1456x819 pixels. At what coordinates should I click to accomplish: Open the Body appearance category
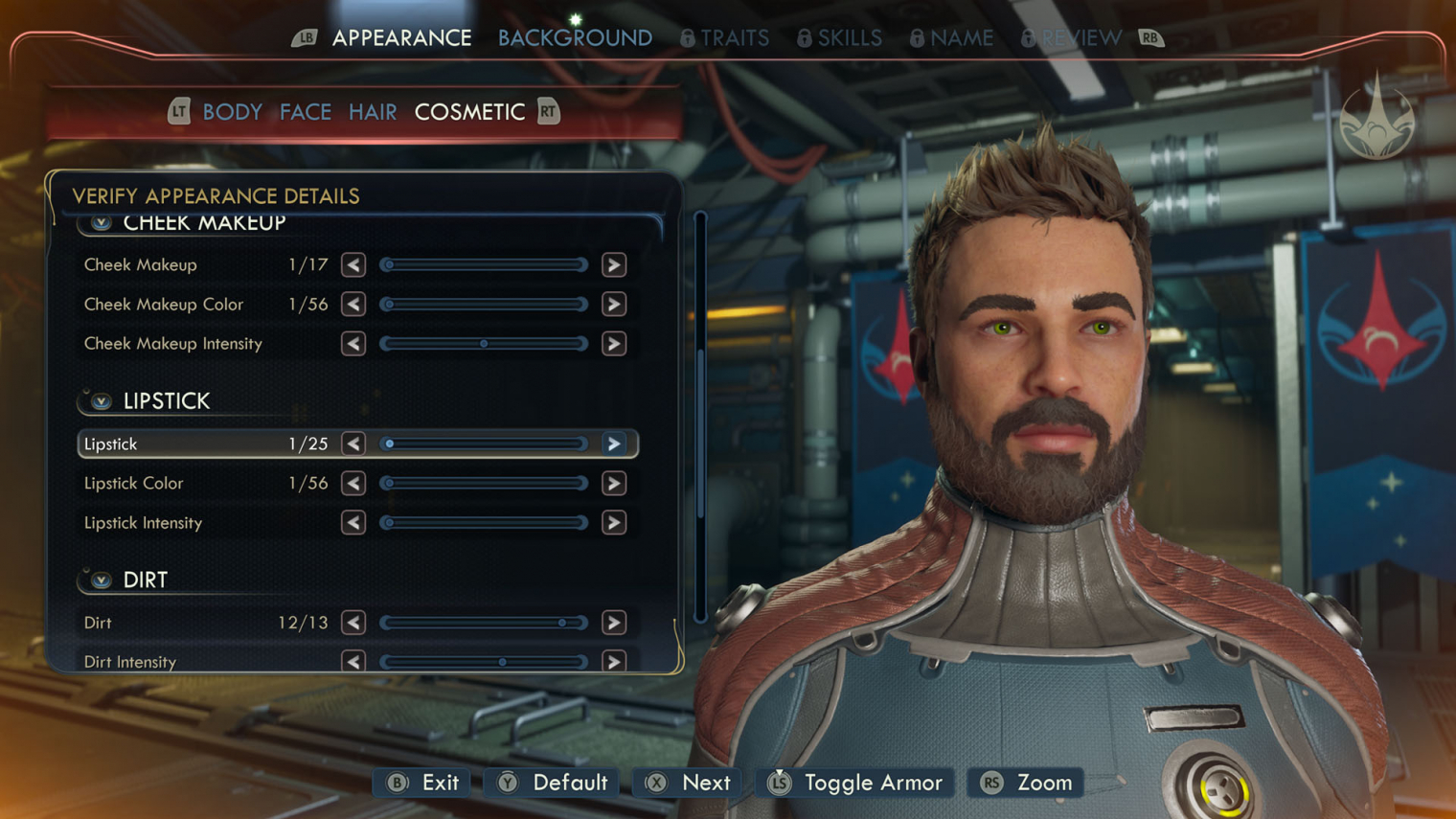coord(232,112)
